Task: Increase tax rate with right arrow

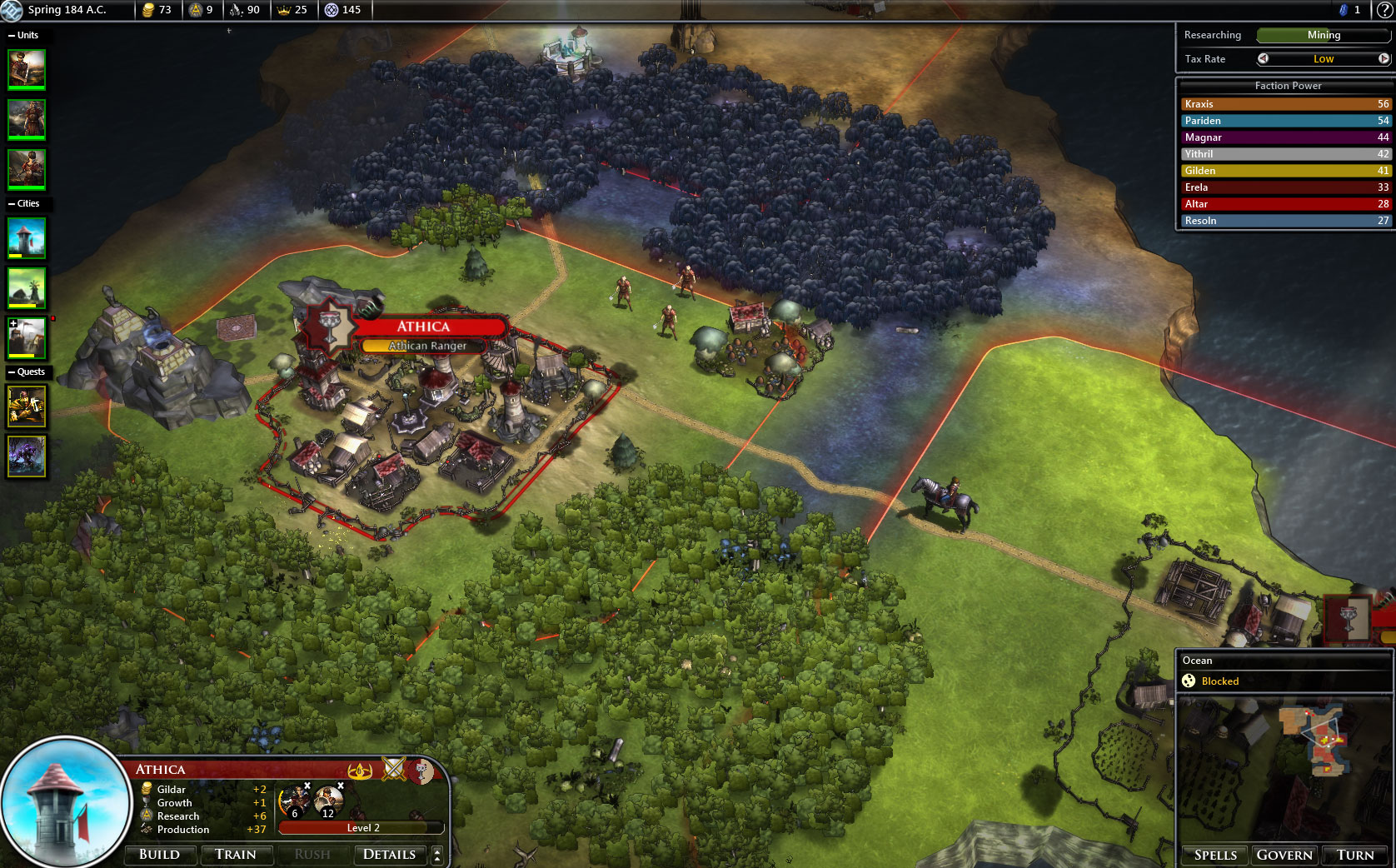Action: [1384, 58]
